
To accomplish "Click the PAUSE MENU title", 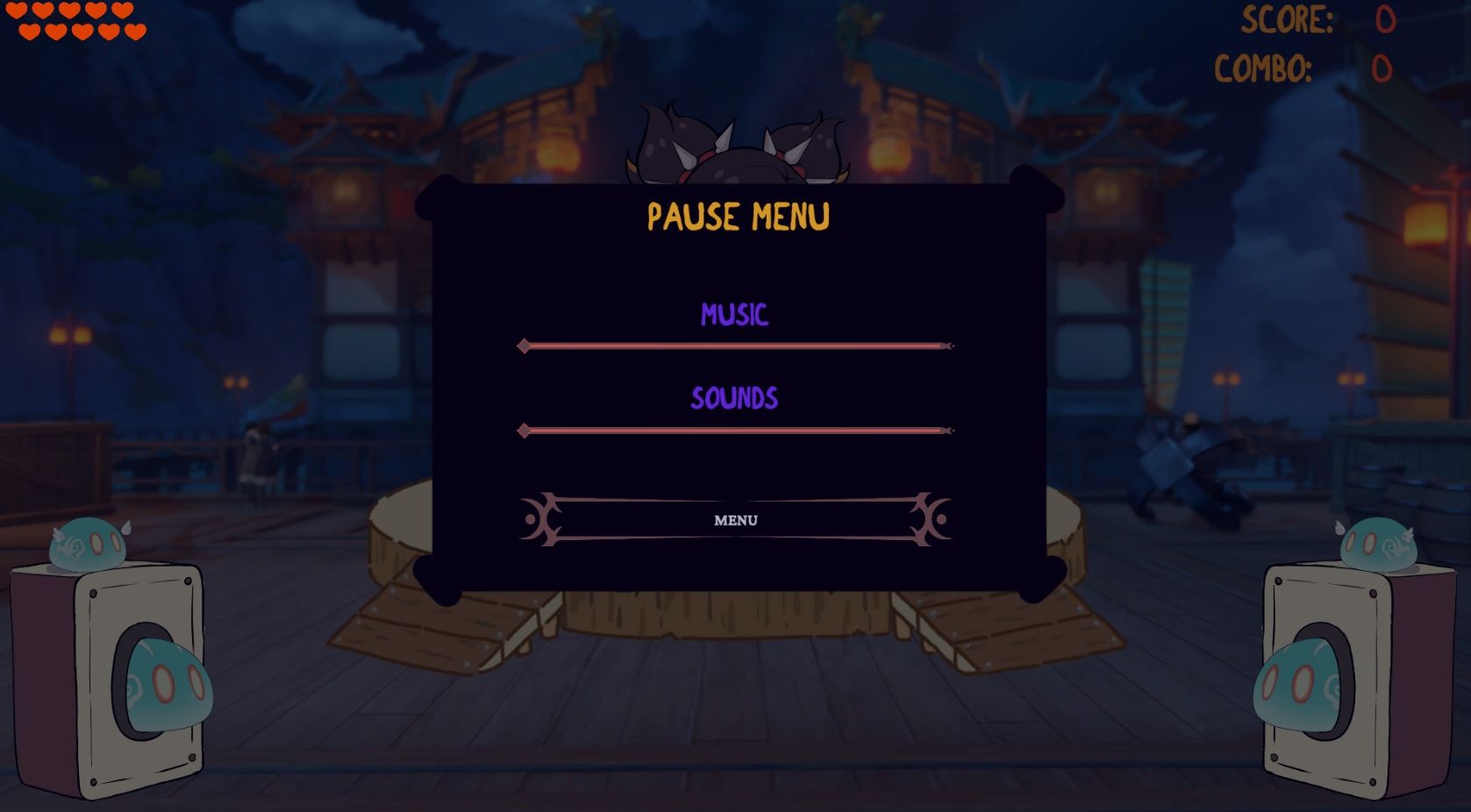I will 738,216.
